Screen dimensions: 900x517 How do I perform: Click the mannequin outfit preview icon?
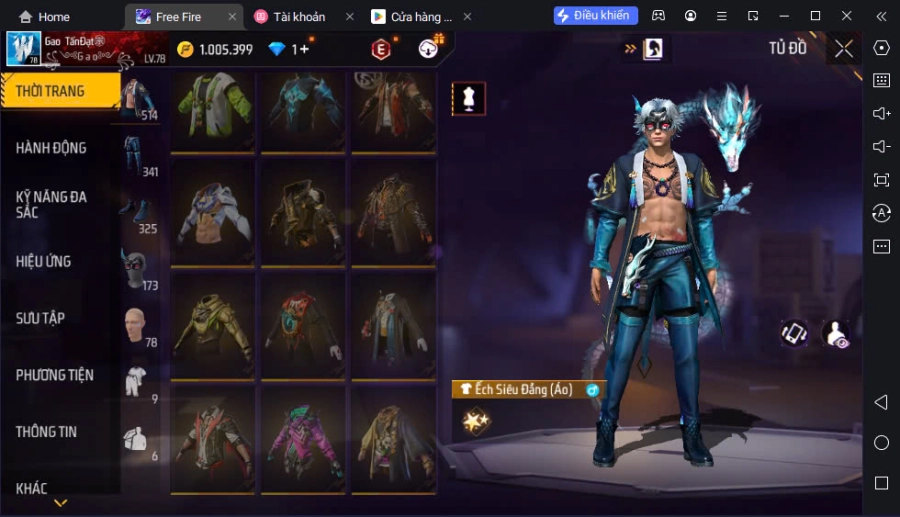point(469,98)
